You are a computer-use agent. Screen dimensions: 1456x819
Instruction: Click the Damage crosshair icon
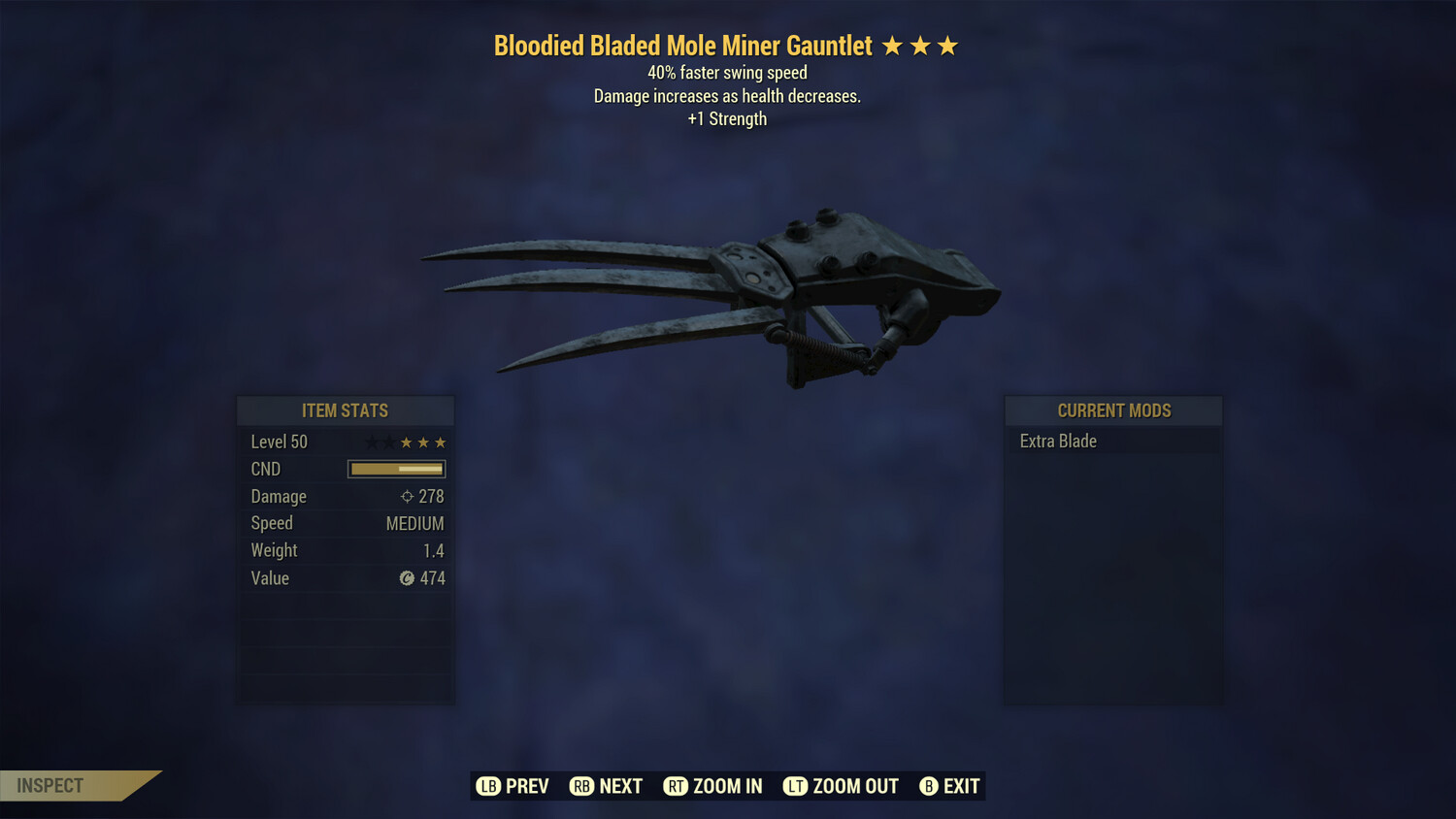pyautogui.click(x=406, y=496)
